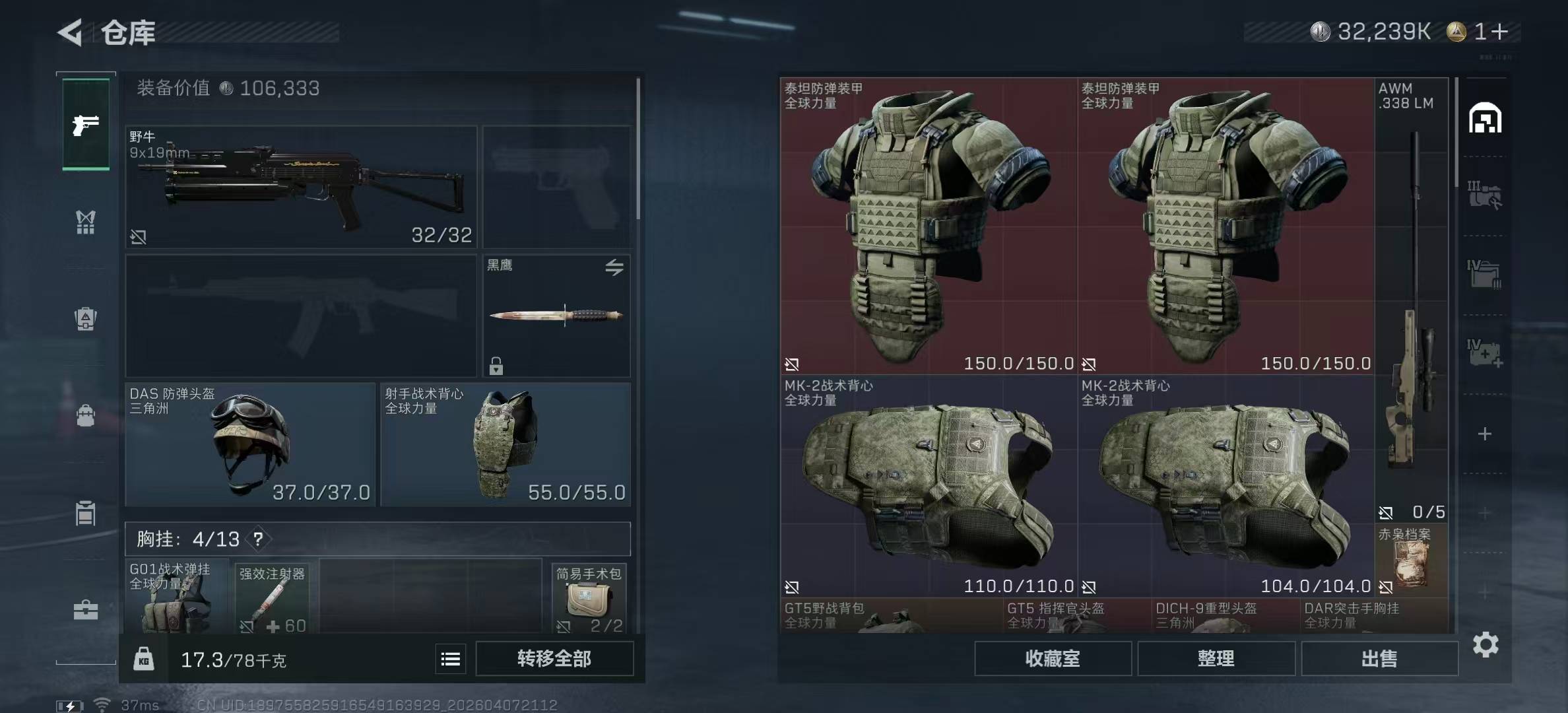Select the AWM .338 LM sniper rifle
The image size is (1568, 713).
pos(1412,300)
